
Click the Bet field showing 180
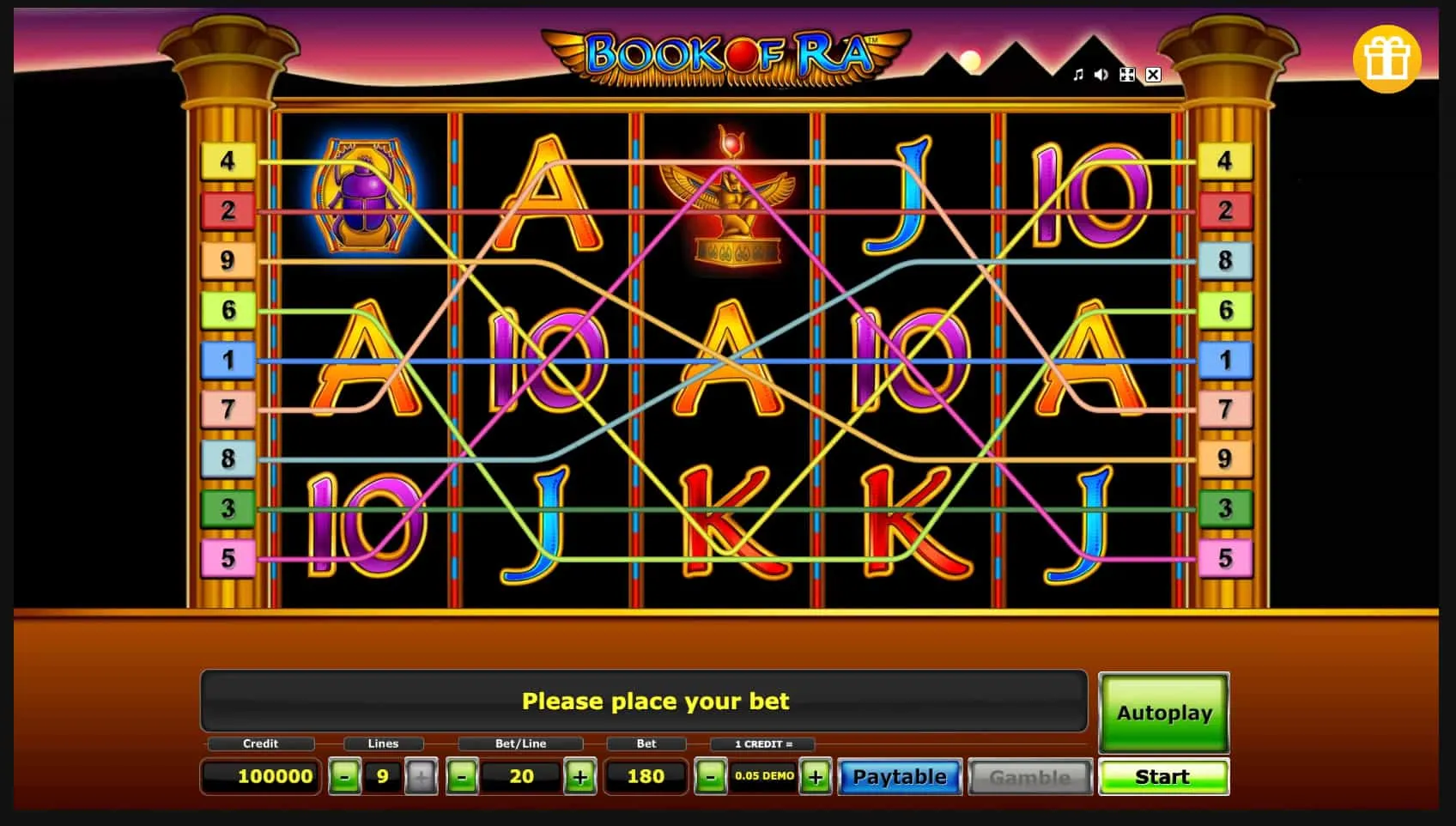pyautogui.click(x=646, y=776)
